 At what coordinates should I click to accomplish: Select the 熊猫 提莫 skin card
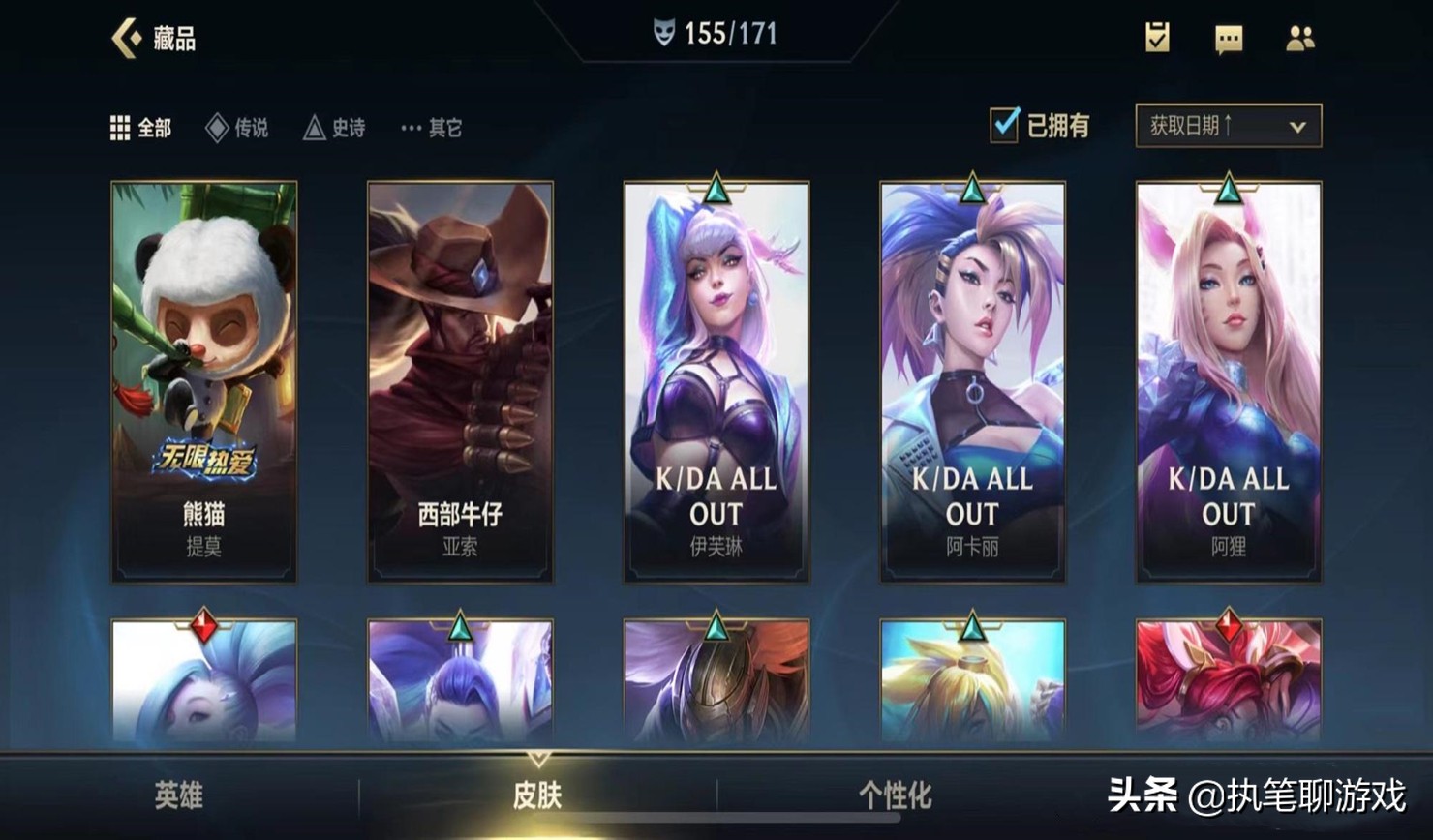point(204,382)
